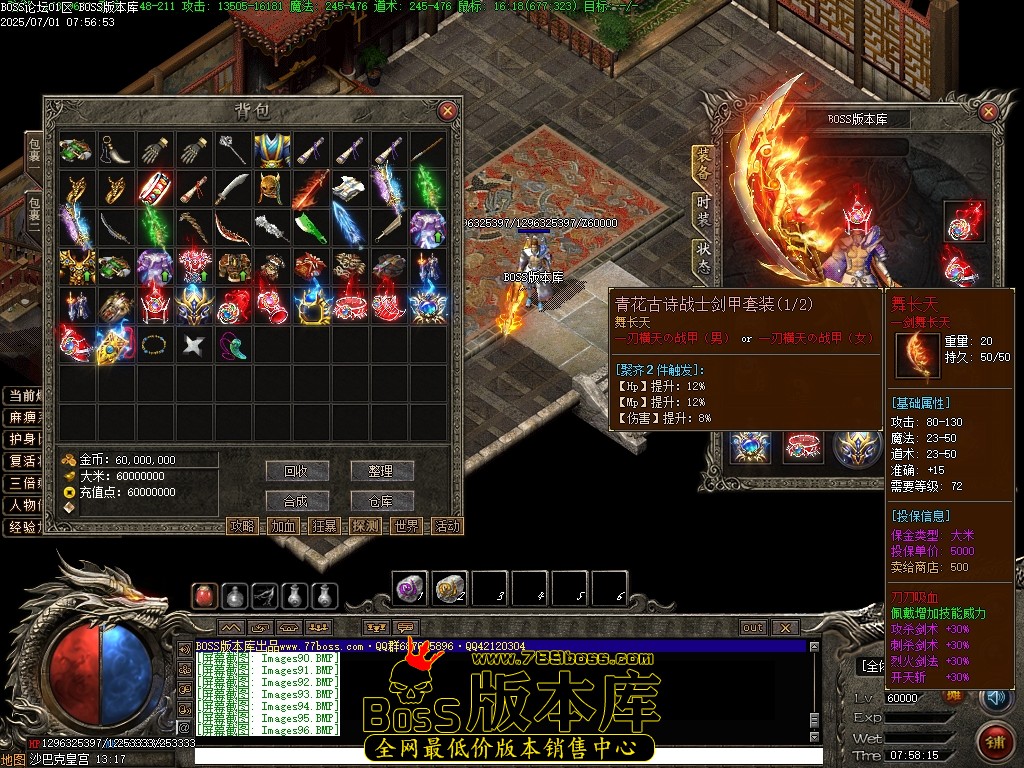This screenshot has height=768, width=1024.
Task: Pick the silver shuriken item in bag
Action: tap(193, 345)
